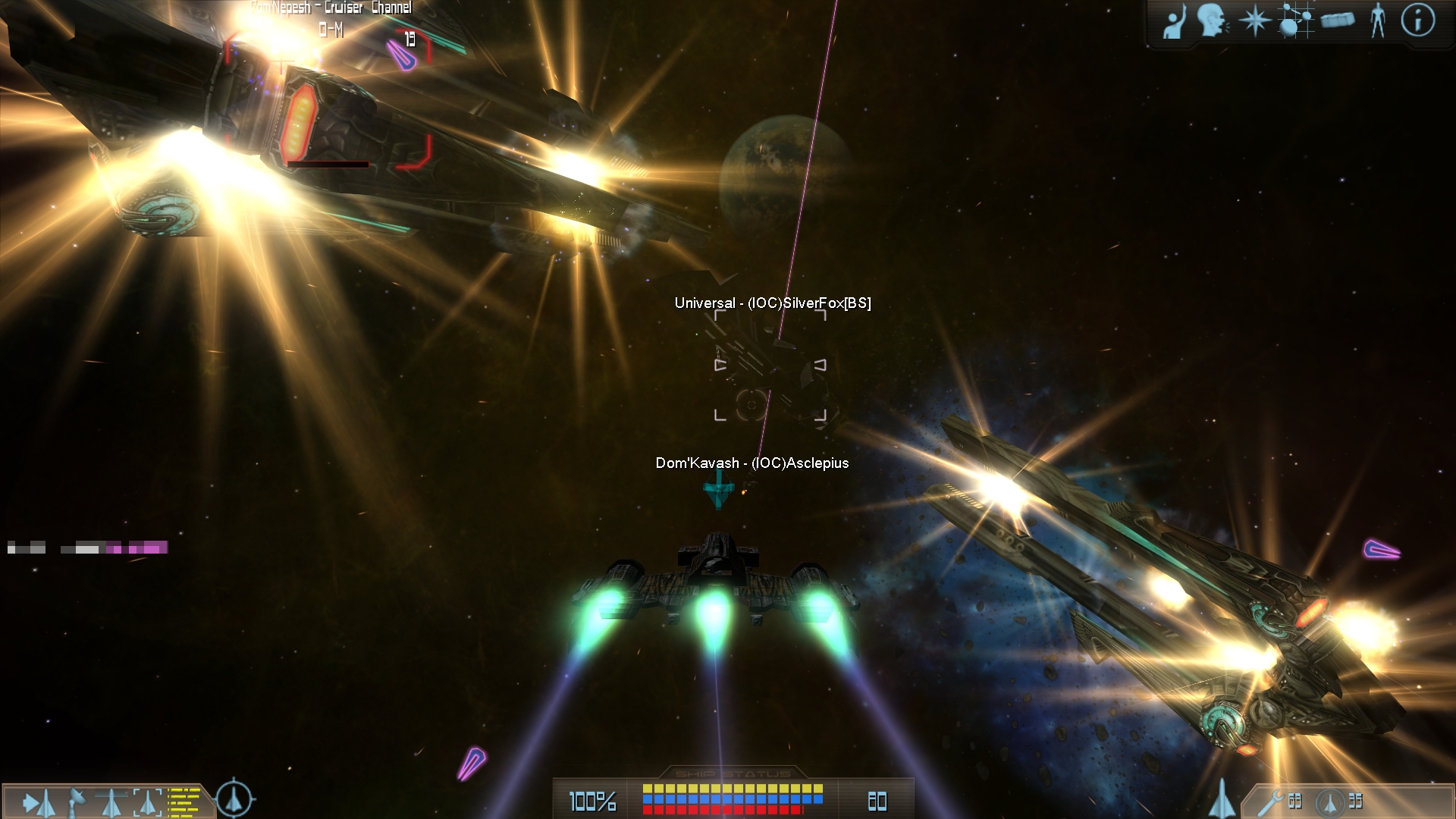Click the ship with bar icon
Screen dimensions: 1456x819
(x=111, y=802)
